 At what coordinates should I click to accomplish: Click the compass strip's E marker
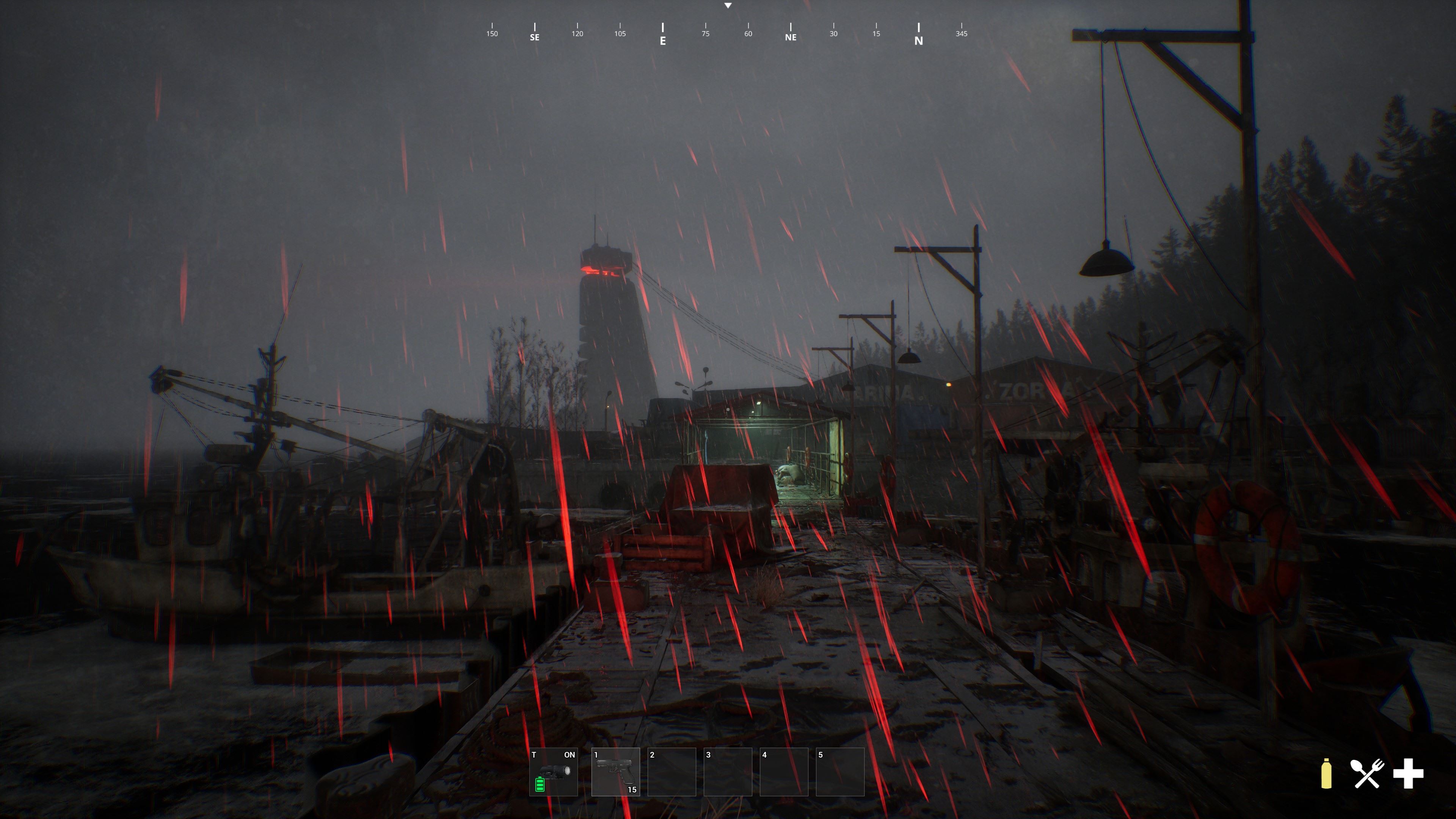tap(662, 35)
